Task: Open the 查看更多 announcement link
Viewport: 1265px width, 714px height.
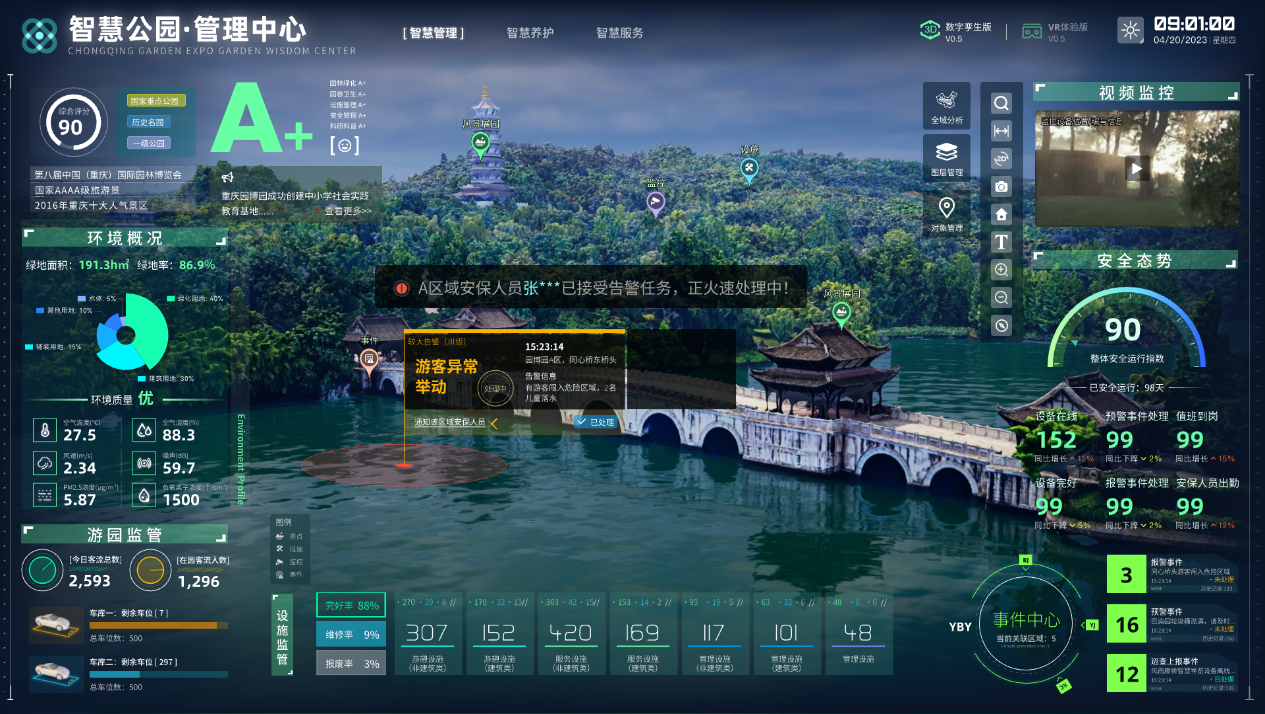Action: tap(347, 211)
